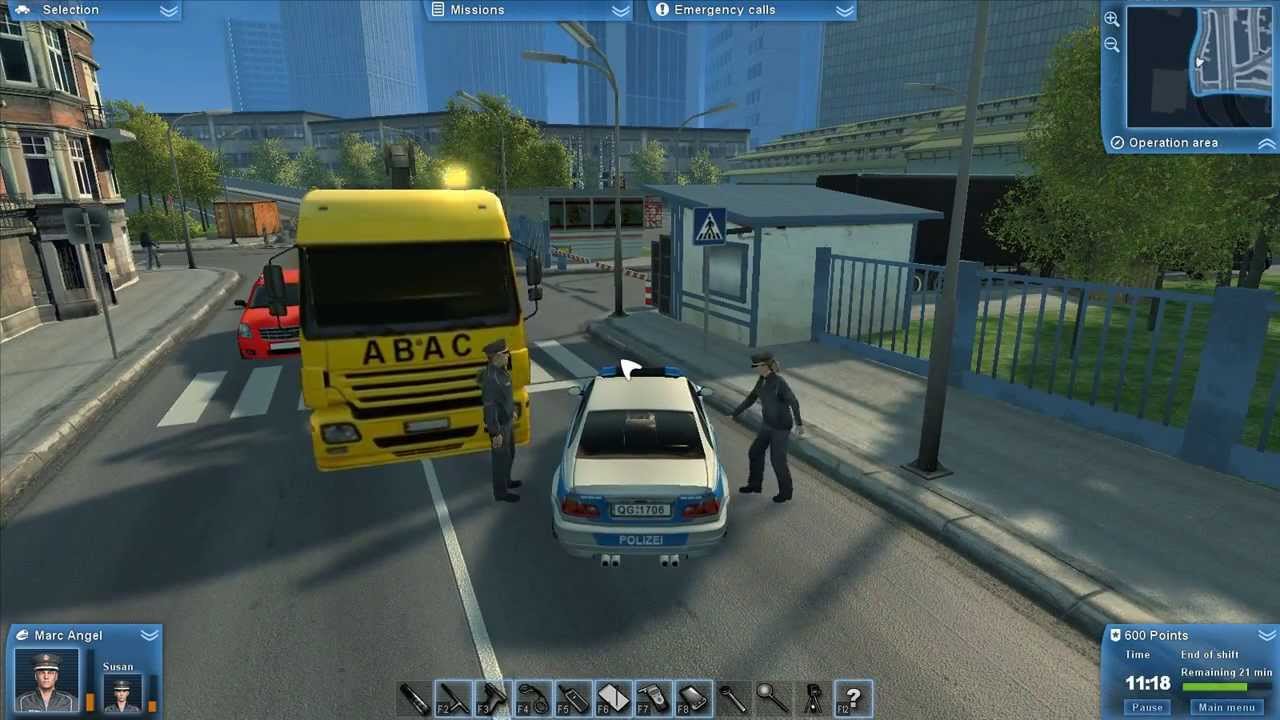1280x720 pixels.
Task: Toggle the Operation area overlay checkmark
Action: 1117,142
